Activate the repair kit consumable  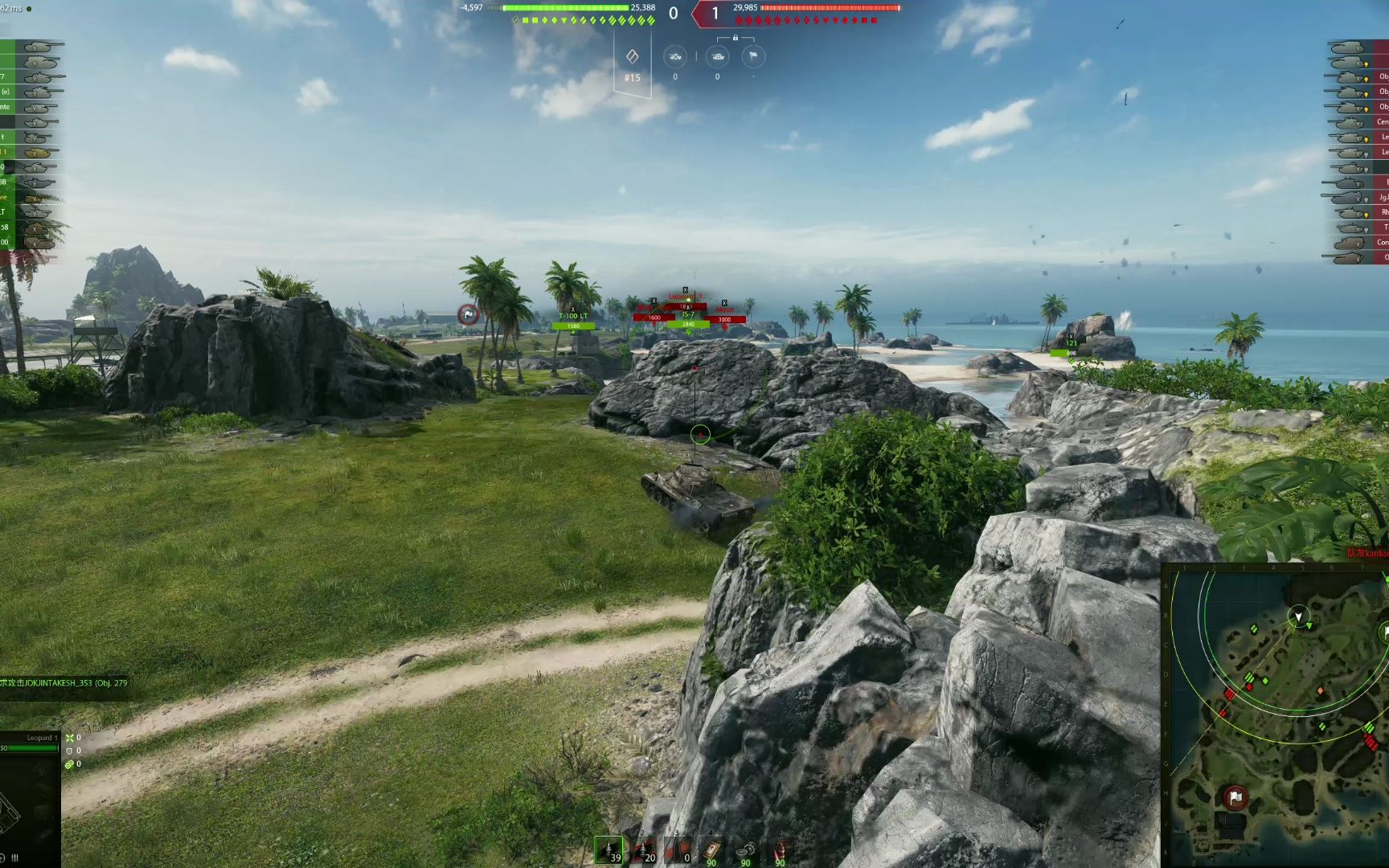tap(746, 850)
